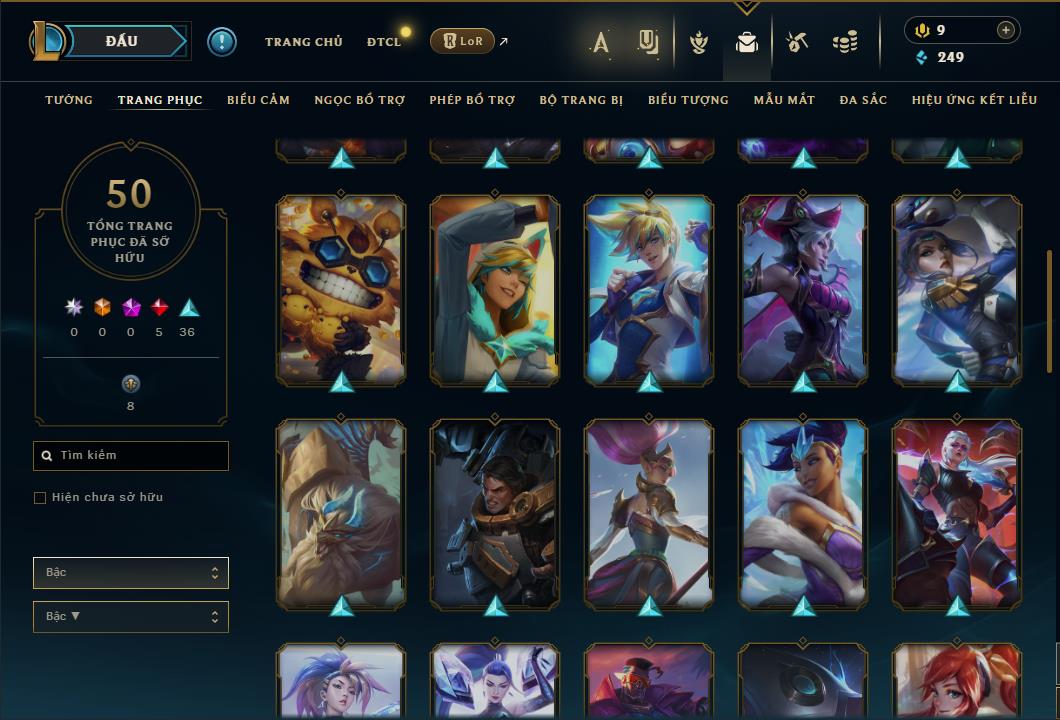Switch to the ĐA SẮC tab
1060x720 pixels.
click(863, 100)
